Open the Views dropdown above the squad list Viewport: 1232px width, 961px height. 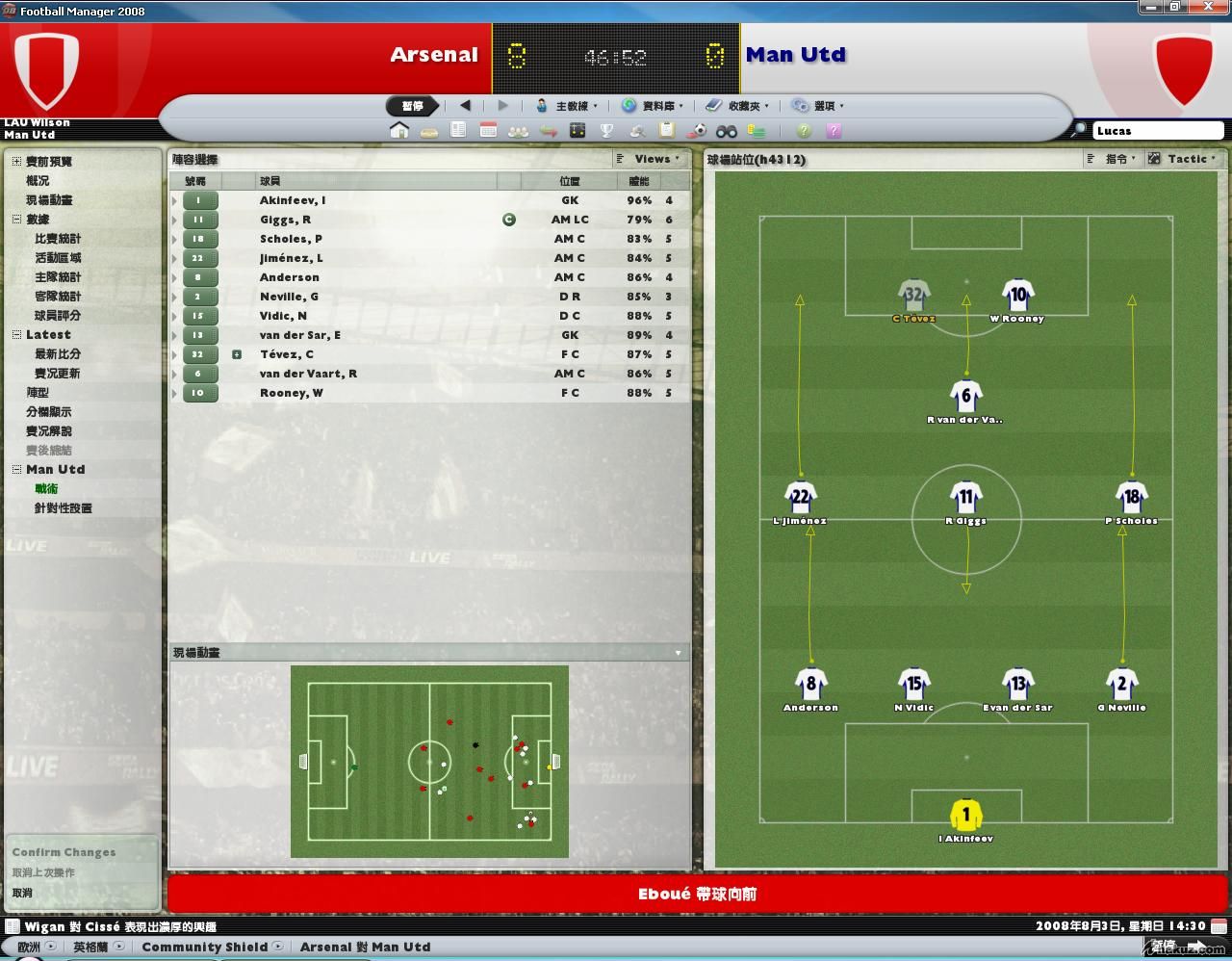pyautogui.click(x=649, y=159)
